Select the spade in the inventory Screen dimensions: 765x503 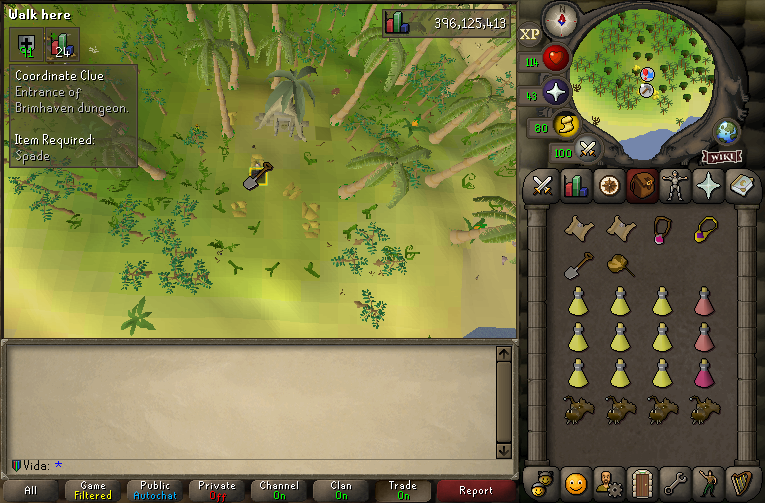tap(579, 265)
